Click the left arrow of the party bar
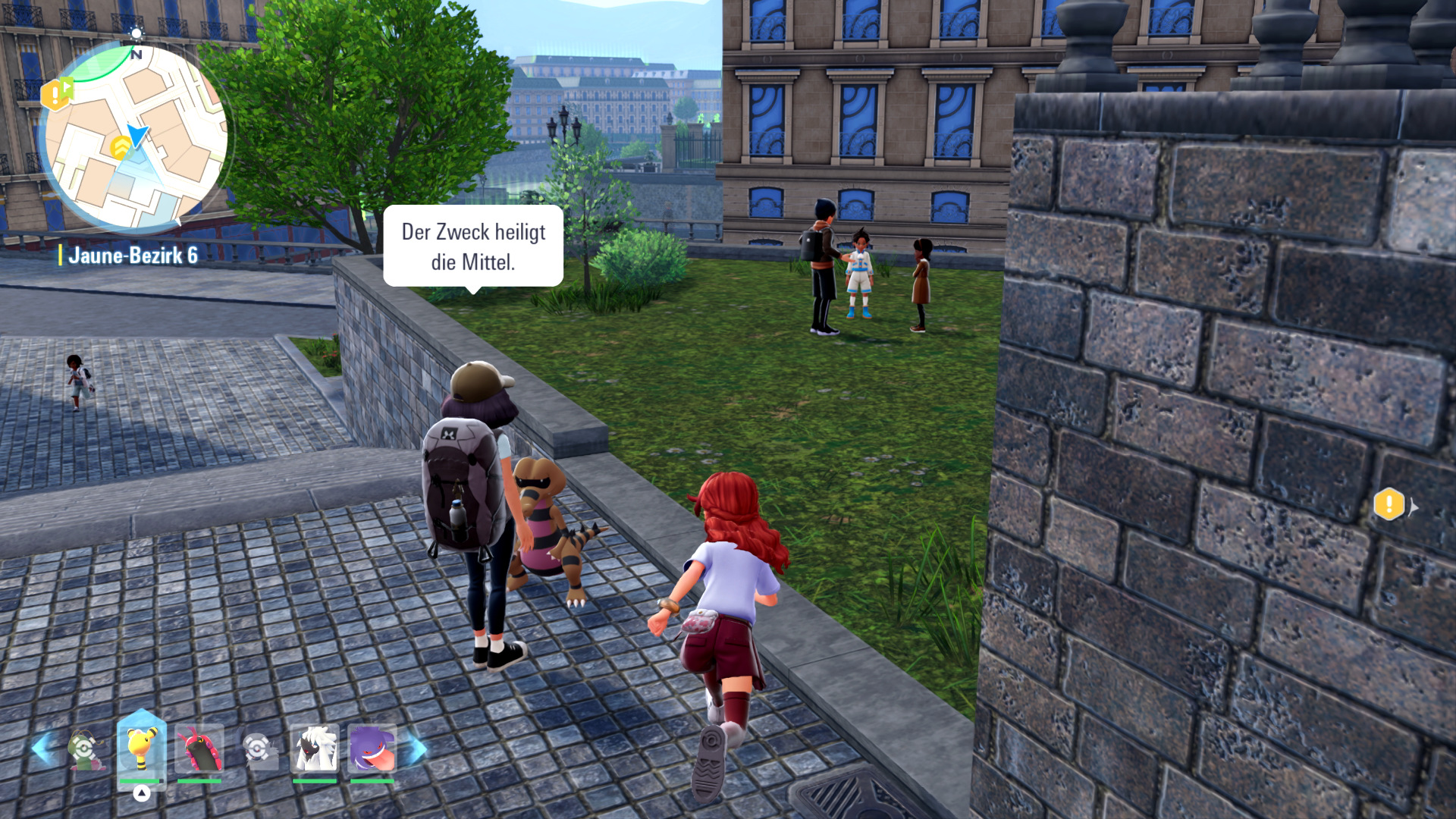Image resolution: width=1456 pixels, height=819 pixels. pyautogui.click(x=43, y=748)
